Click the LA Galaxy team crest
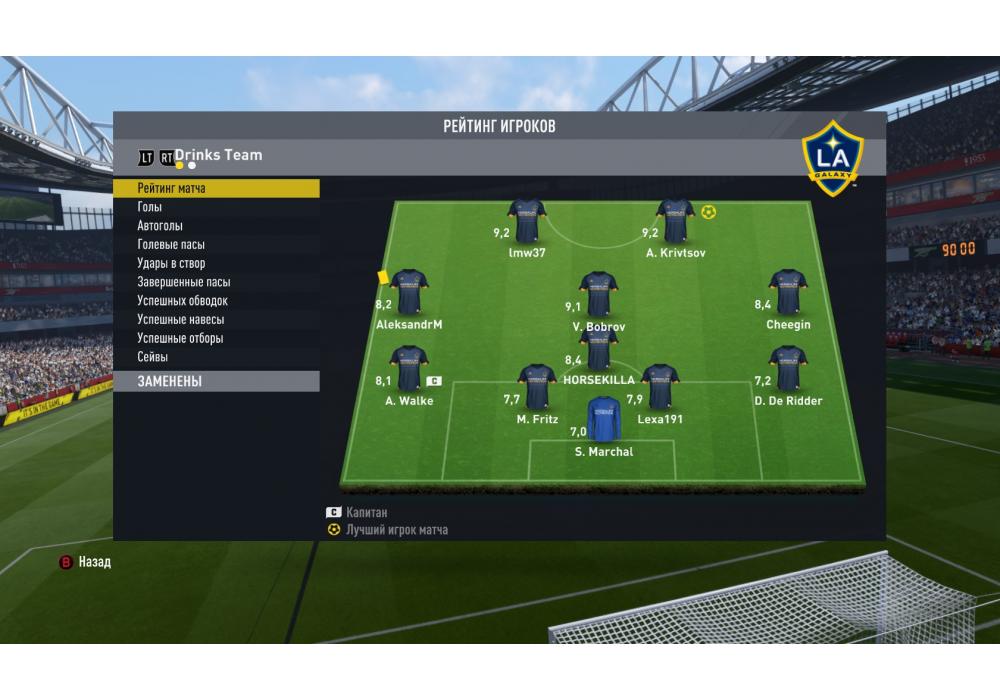 coord(833,152)
